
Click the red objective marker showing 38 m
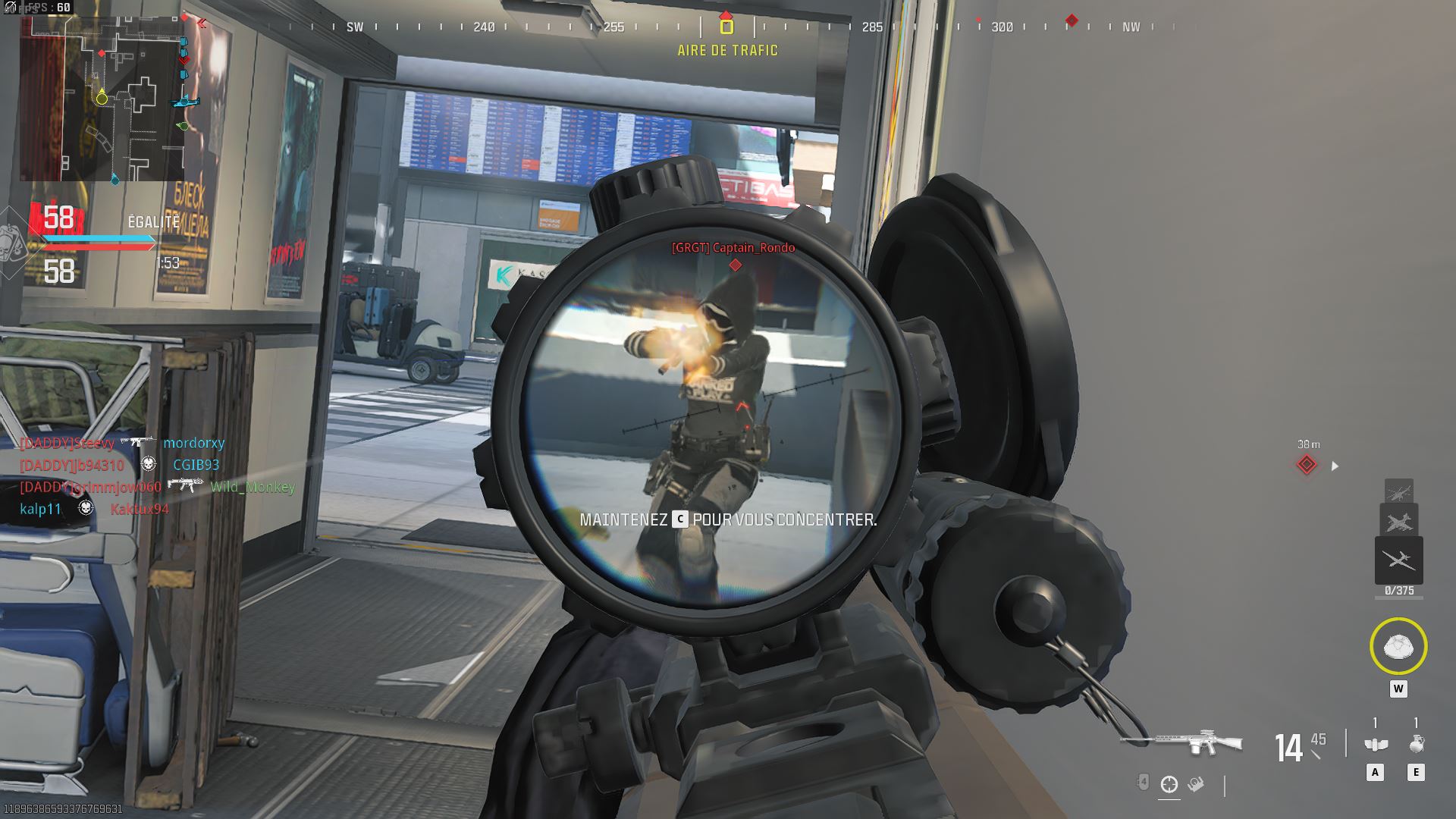point(1306,465)
